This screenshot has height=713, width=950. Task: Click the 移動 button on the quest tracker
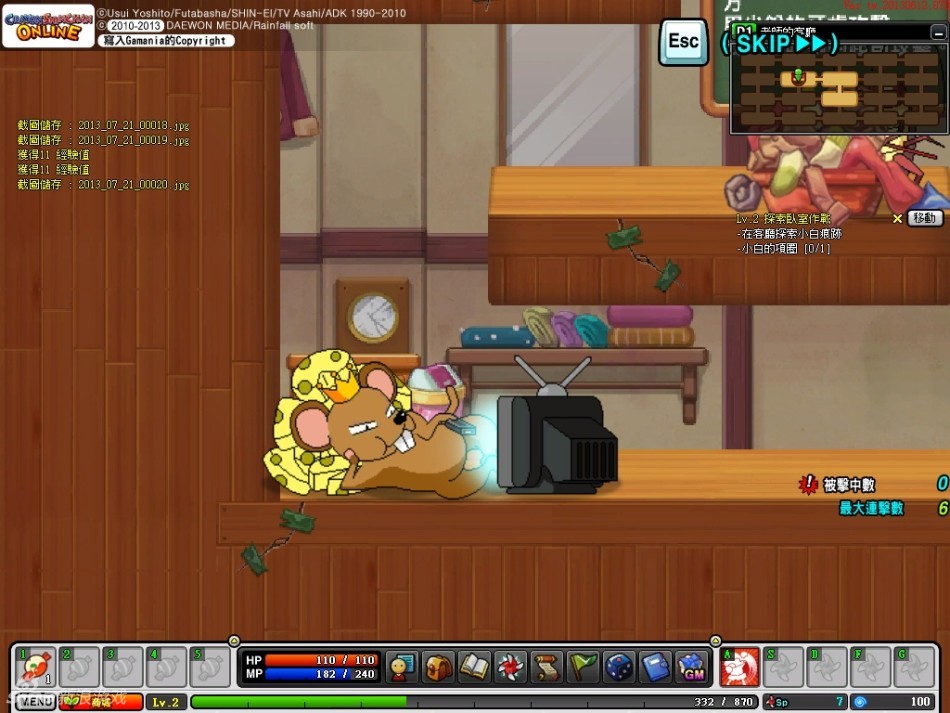tap(925, 218)
